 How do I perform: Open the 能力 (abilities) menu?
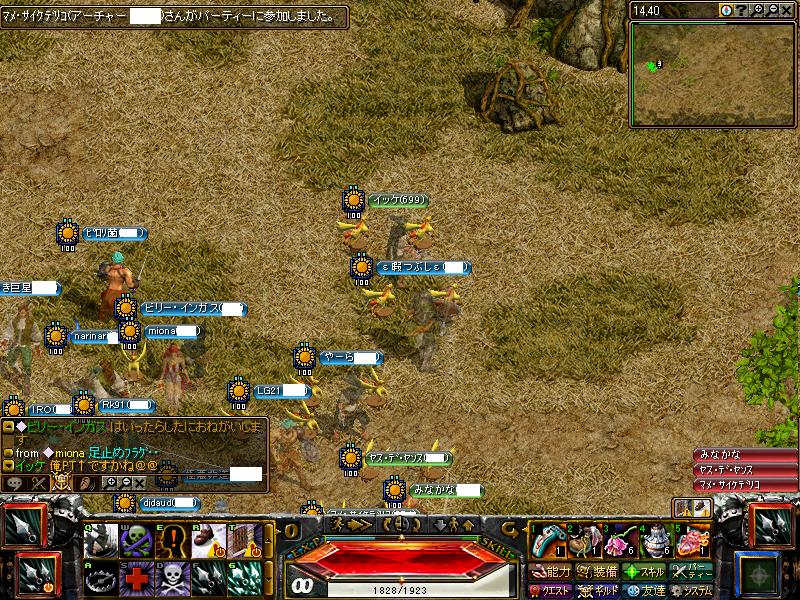click(x=551, y=572)
